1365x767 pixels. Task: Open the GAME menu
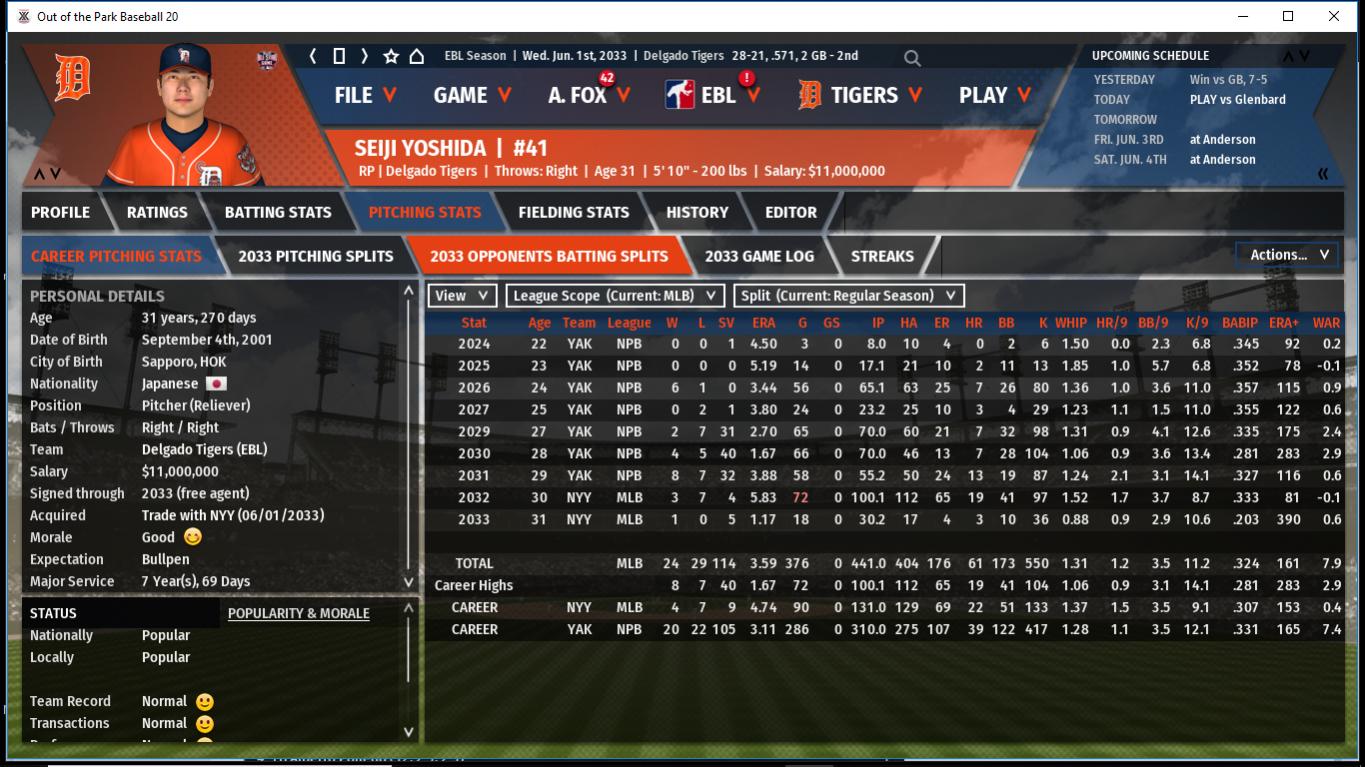click(472, 95)
